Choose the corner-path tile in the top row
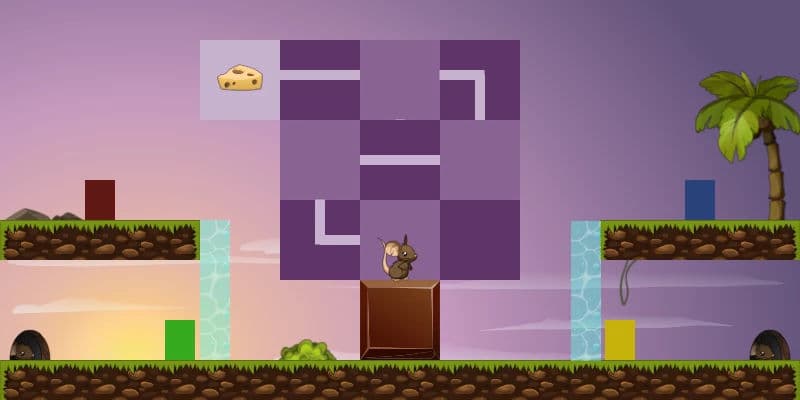 [480, 80]
